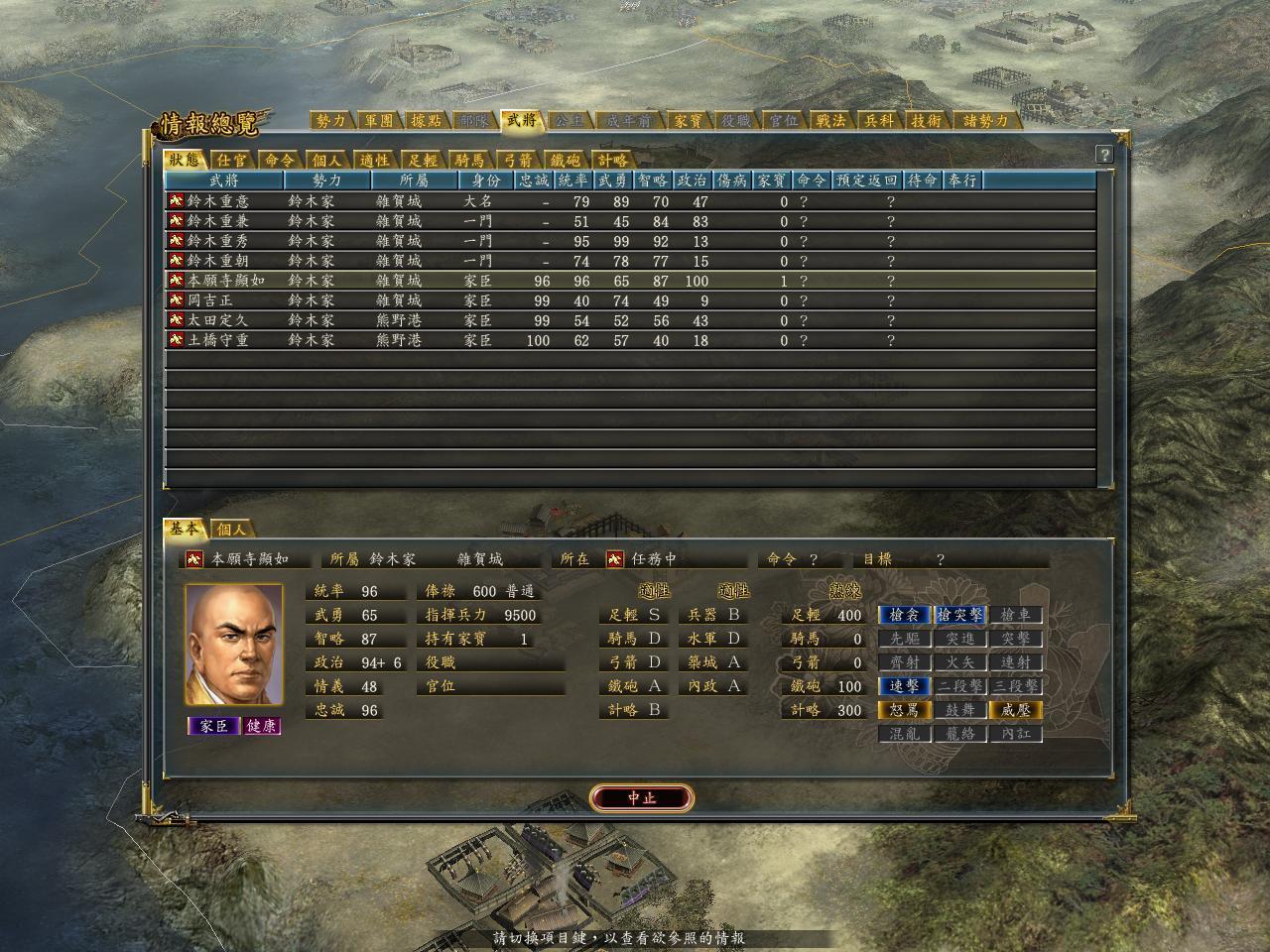Image resolution: width=1270 pixels, height=952 pixels.
Task: Open the 戰法 tab
Action: click(830, 121)
